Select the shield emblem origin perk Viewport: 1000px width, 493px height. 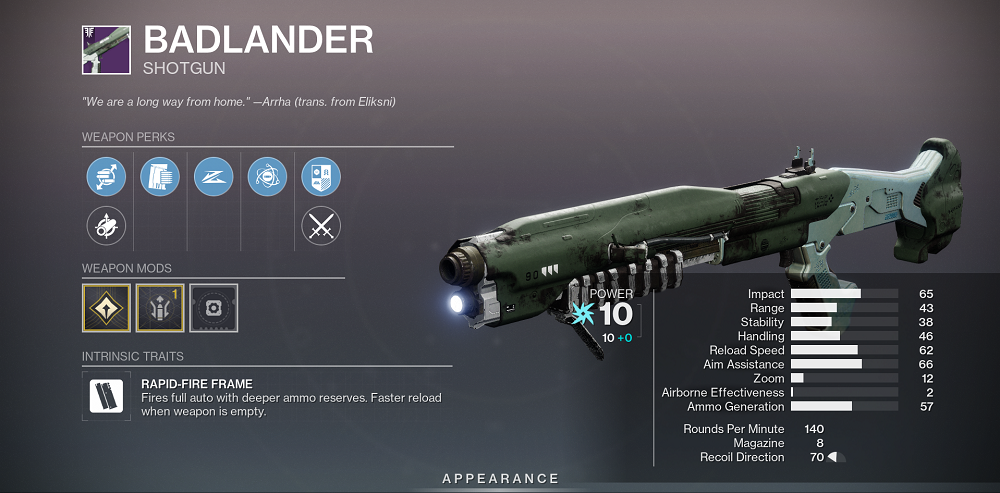[321, 176]
